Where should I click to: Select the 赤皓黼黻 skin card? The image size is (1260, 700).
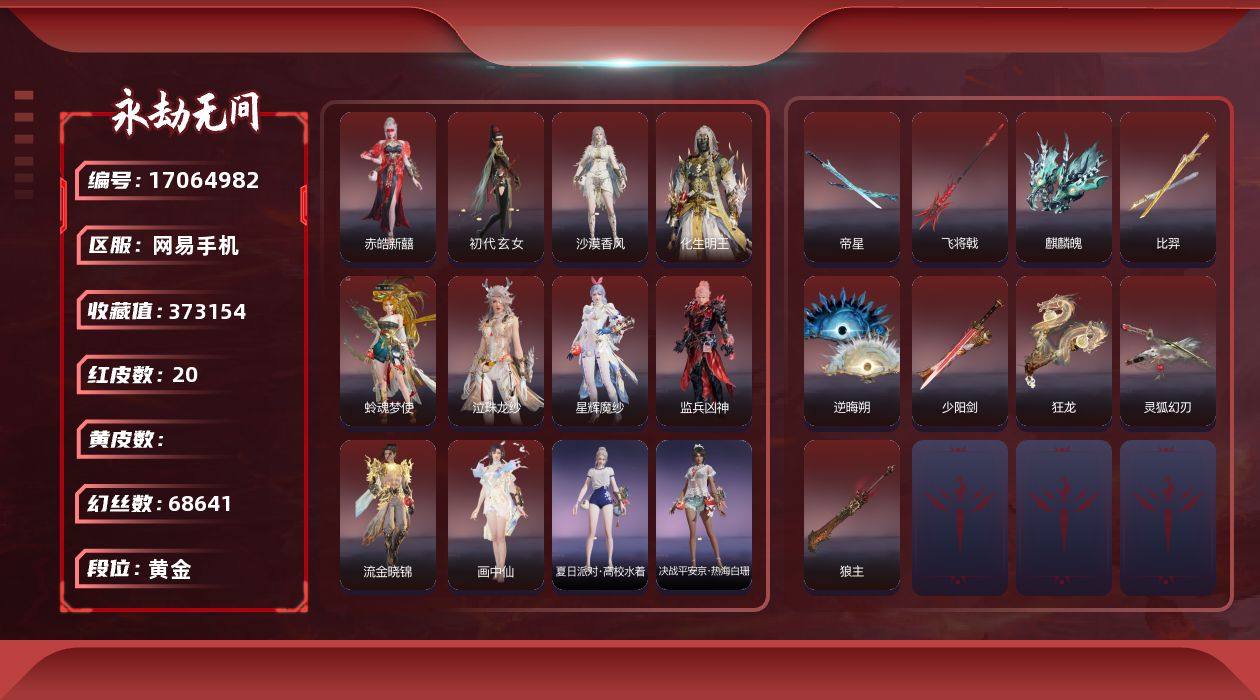388,187
